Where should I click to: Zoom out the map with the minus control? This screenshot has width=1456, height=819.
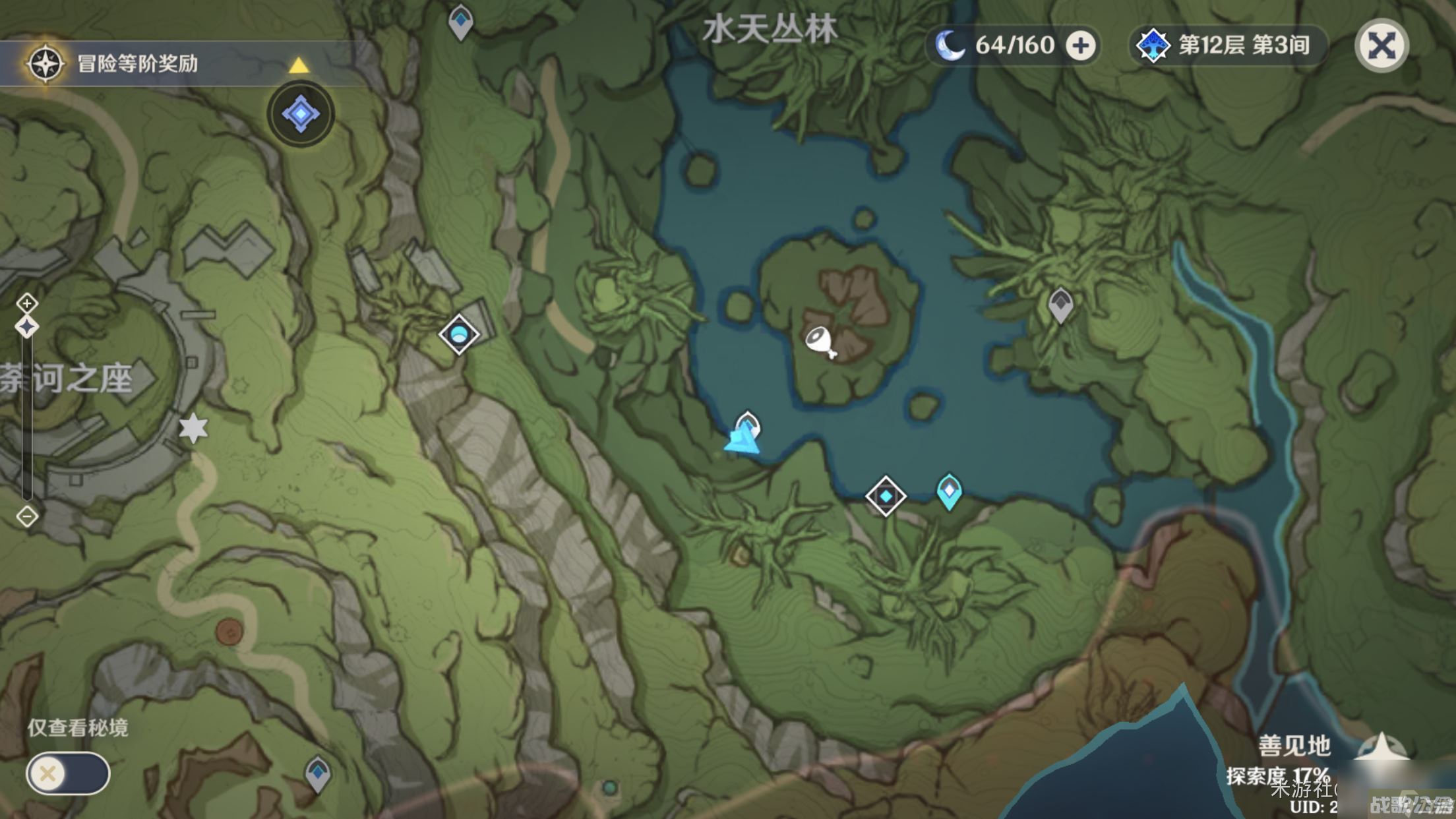coord(27,516)
